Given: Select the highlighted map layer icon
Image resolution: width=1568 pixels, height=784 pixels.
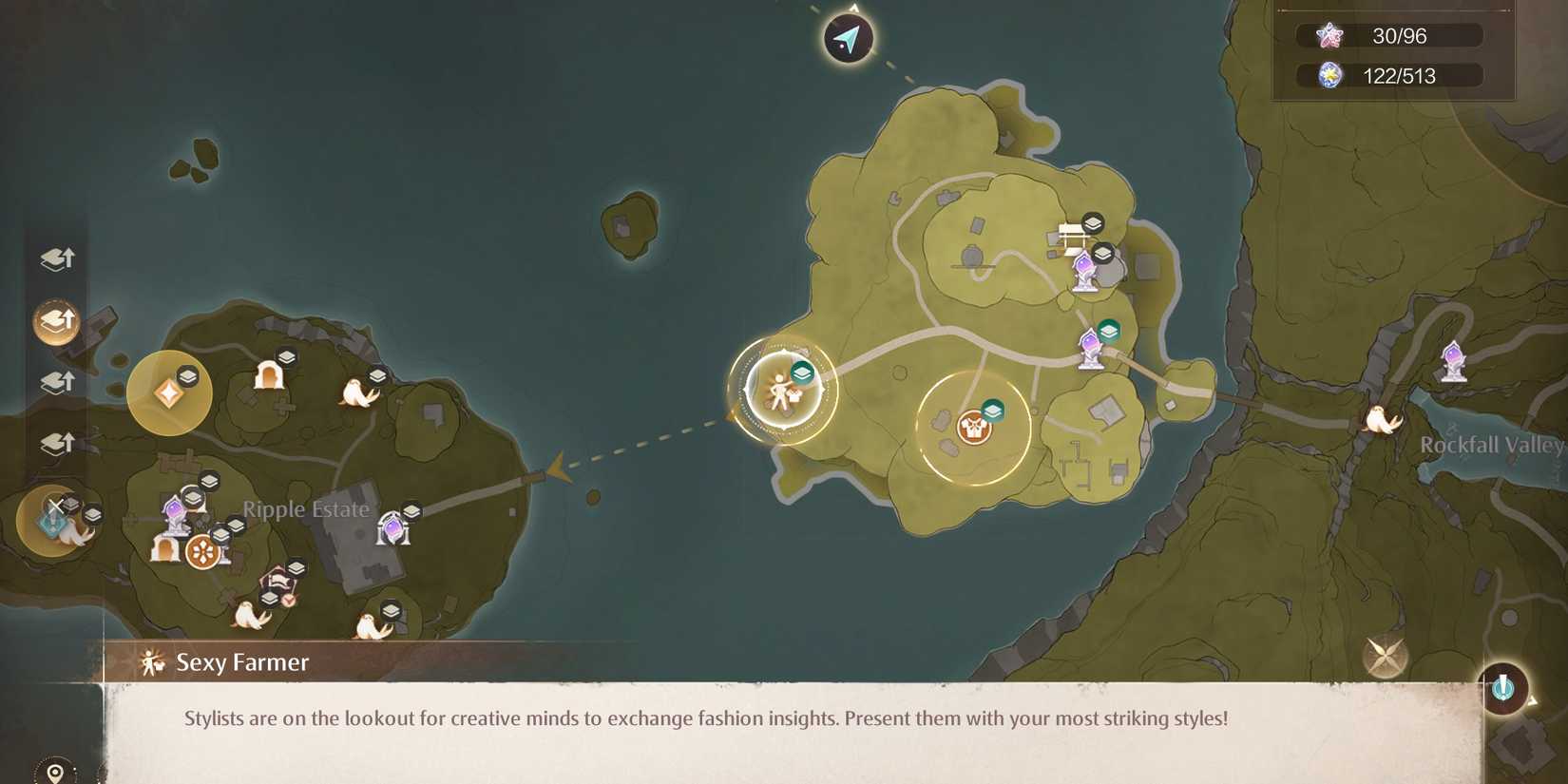Looking at the screenshot, I should click(57, 321).
